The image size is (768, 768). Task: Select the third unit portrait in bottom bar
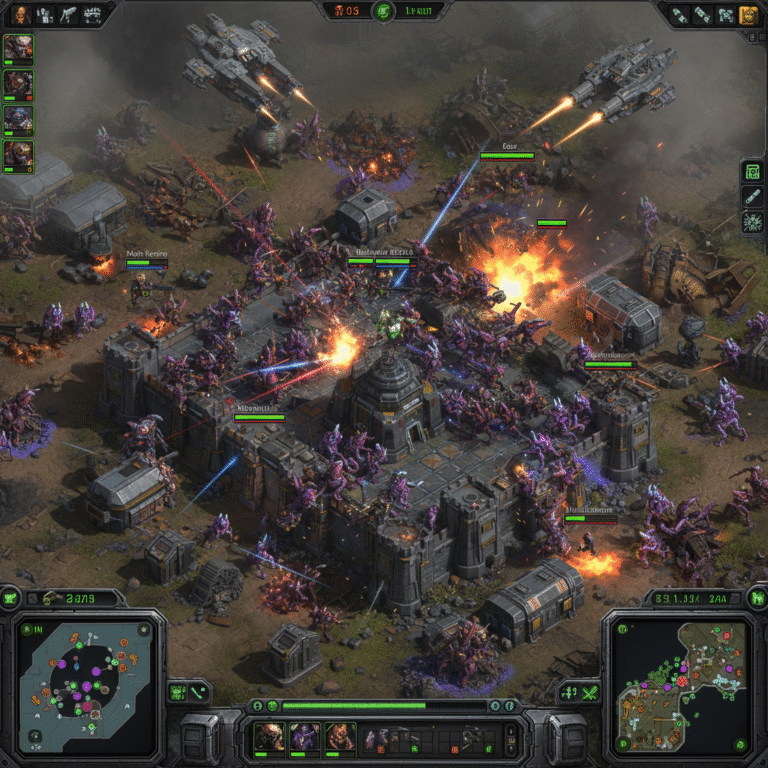(339, 737)
